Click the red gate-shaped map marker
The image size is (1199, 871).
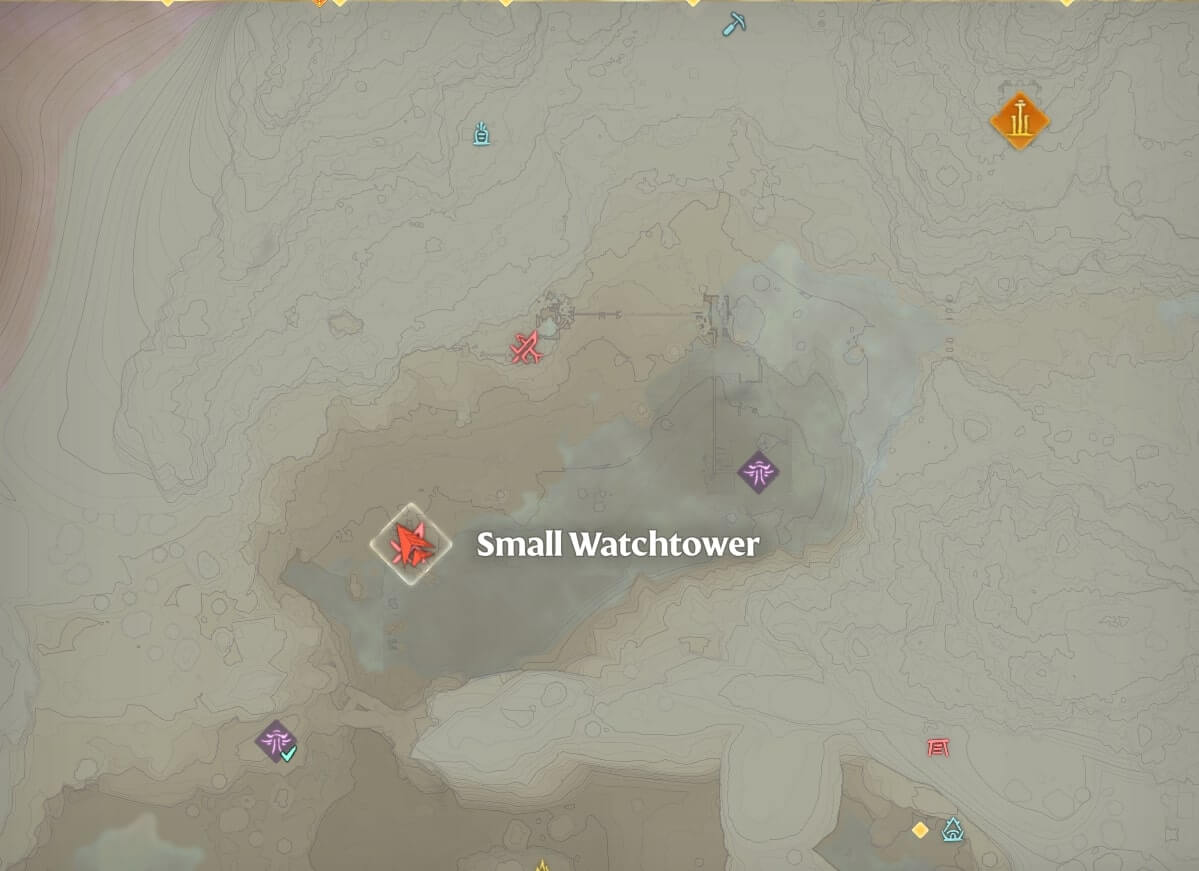pos(937,747)
